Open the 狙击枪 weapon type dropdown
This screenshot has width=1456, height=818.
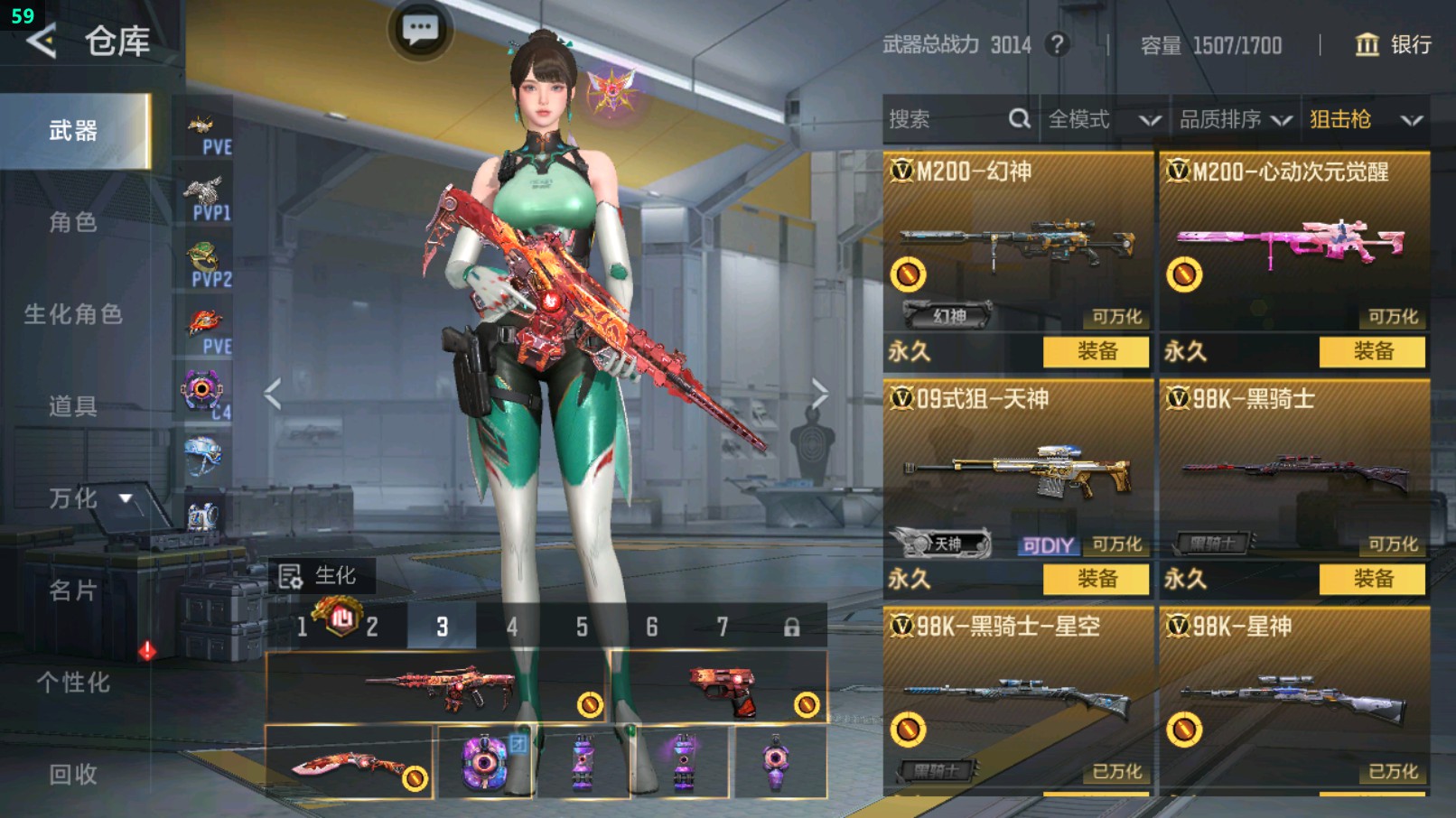[x=1365, y=119]
